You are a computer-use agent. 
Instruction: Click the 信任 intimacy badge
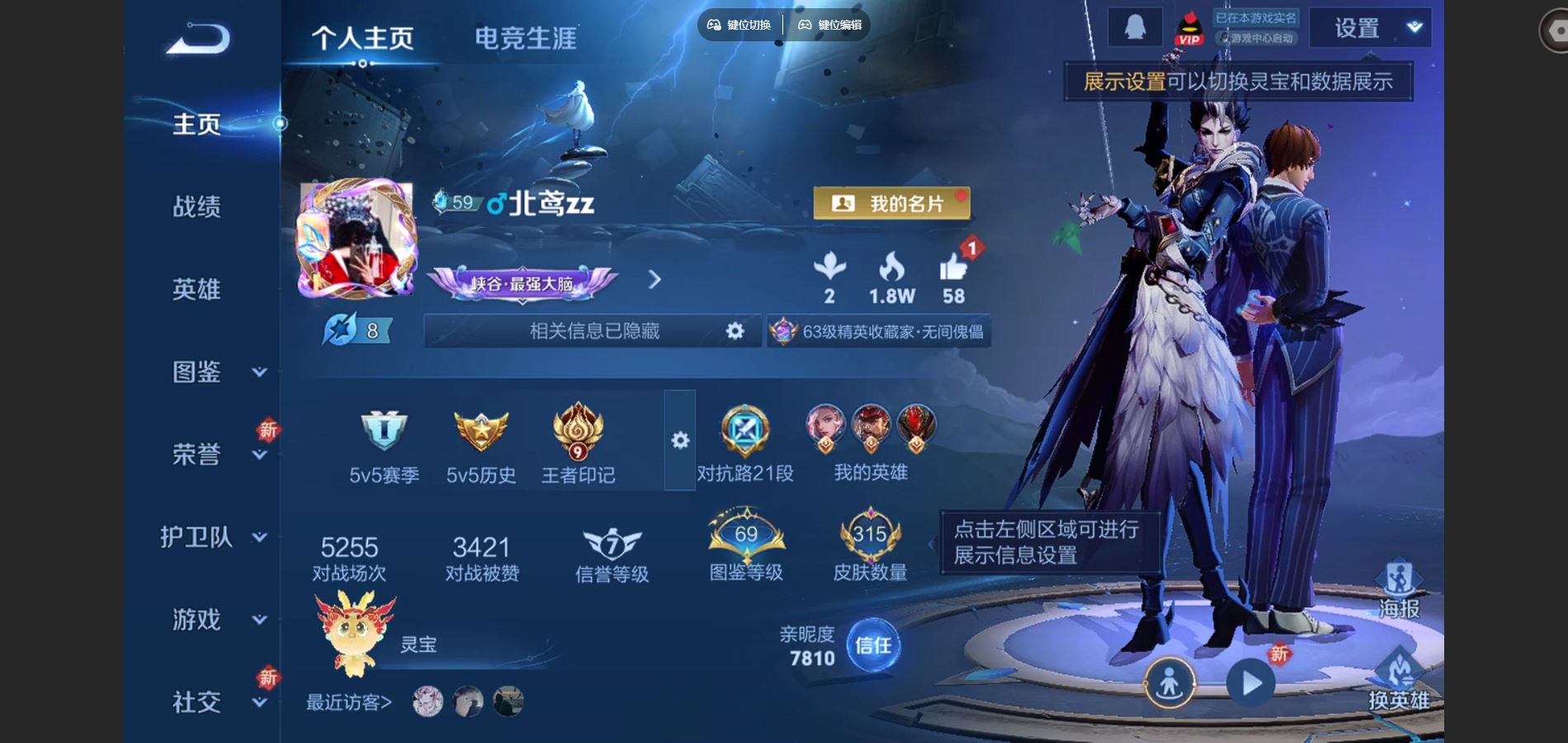point(873,645)
